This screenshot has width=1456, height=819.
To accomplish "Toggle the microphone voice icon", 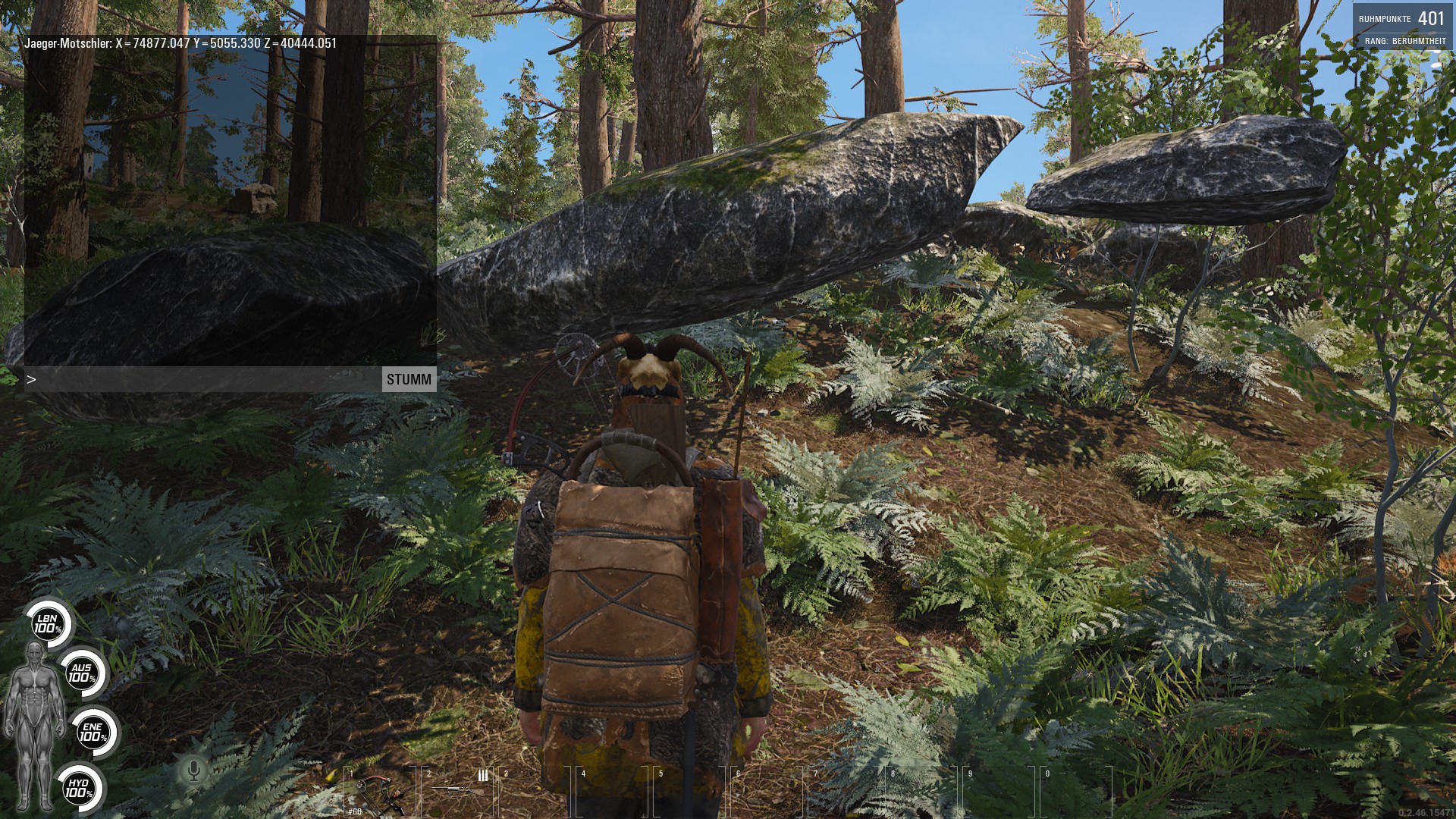I will (193, 771).
